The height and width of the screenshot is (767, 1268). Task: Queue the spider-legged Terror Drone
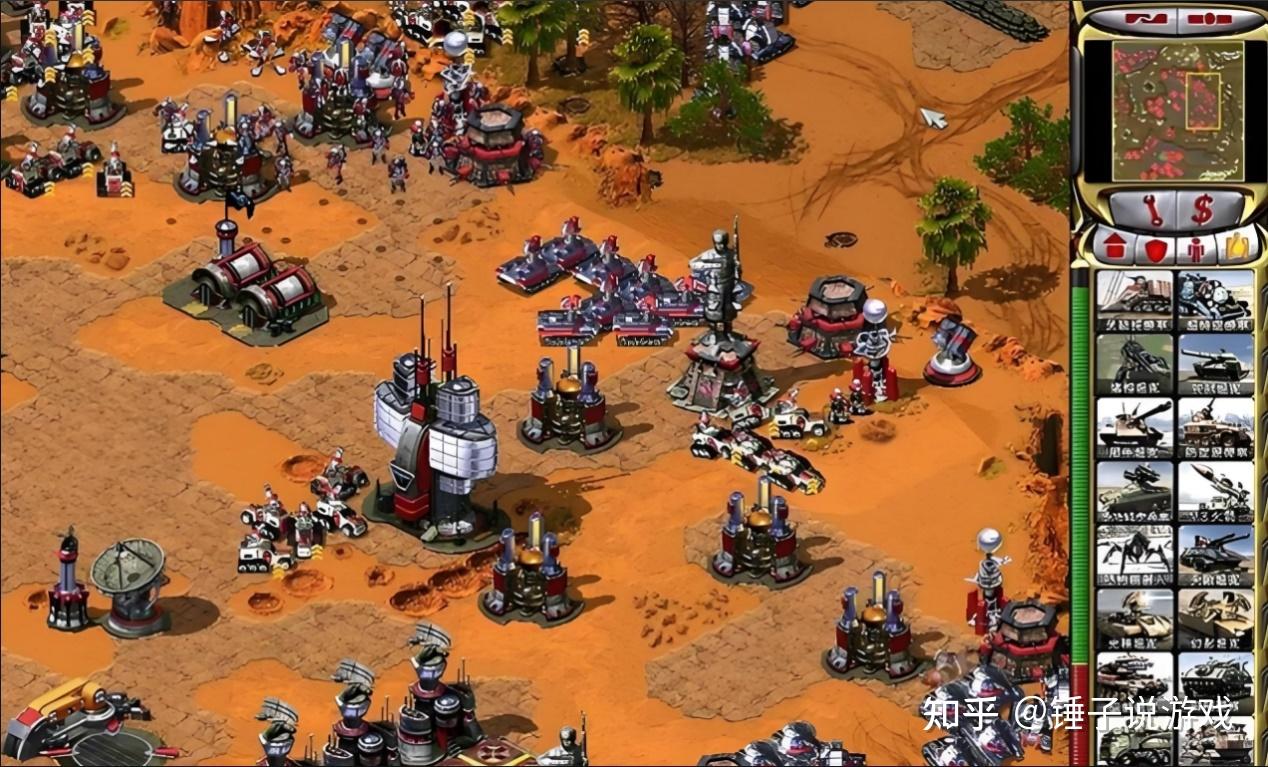click(x=1134, y=551)
